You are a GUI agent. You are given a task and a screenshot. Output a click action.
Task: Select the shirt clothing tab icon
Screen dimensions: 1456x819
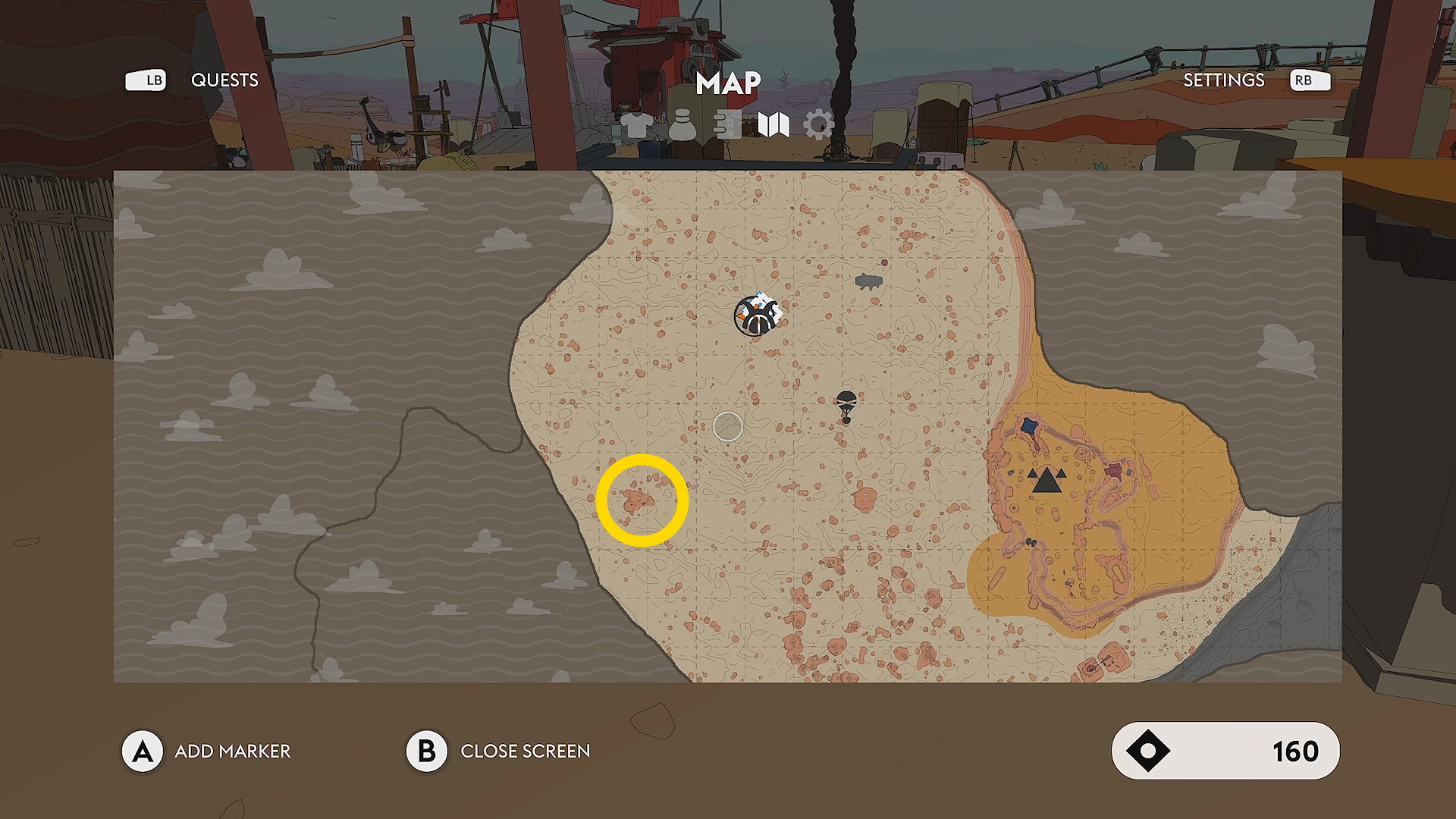[x=636, y=125]
